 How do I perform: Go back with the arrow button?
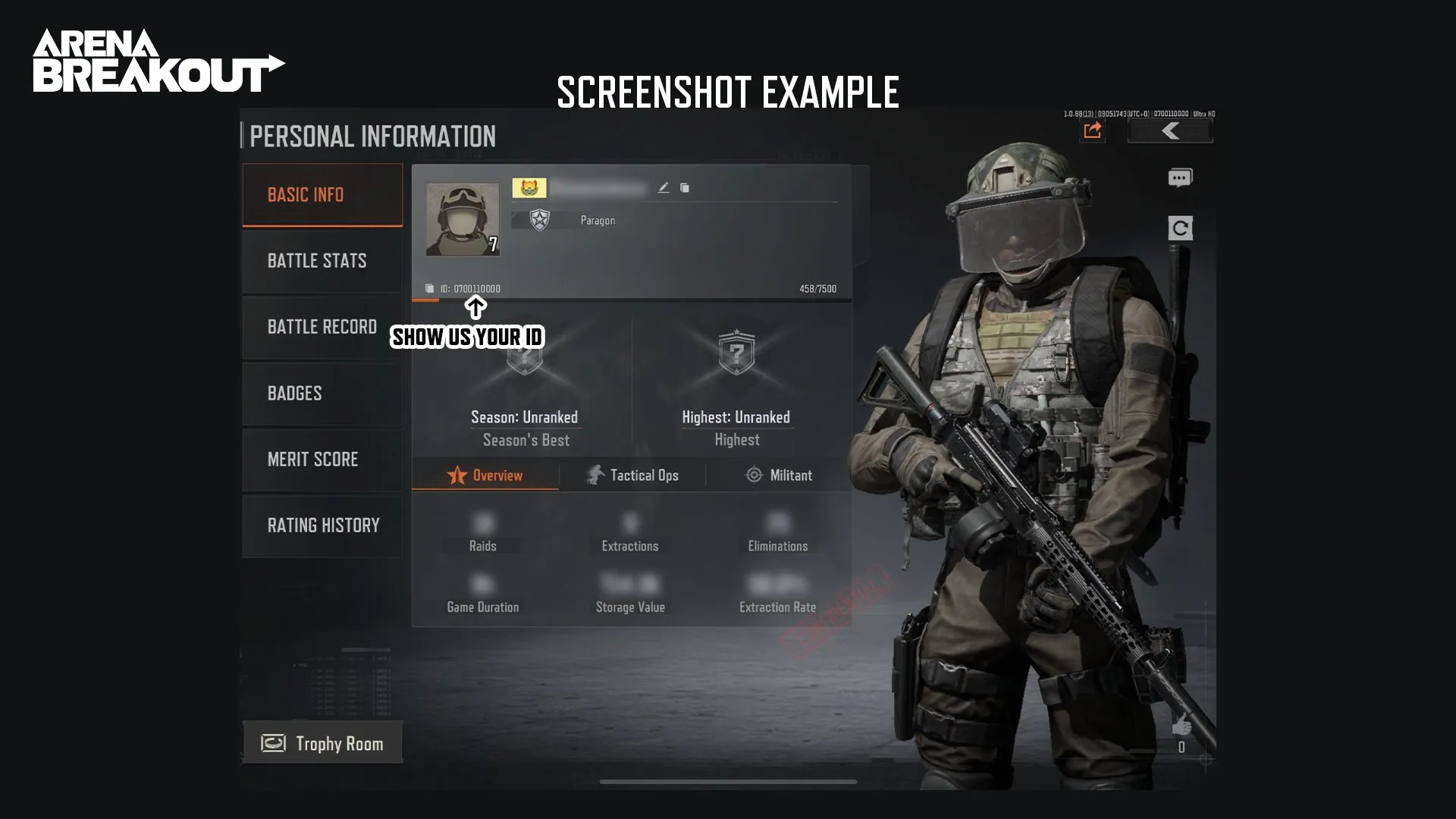pyautogui.click(x=1170, y=131)
